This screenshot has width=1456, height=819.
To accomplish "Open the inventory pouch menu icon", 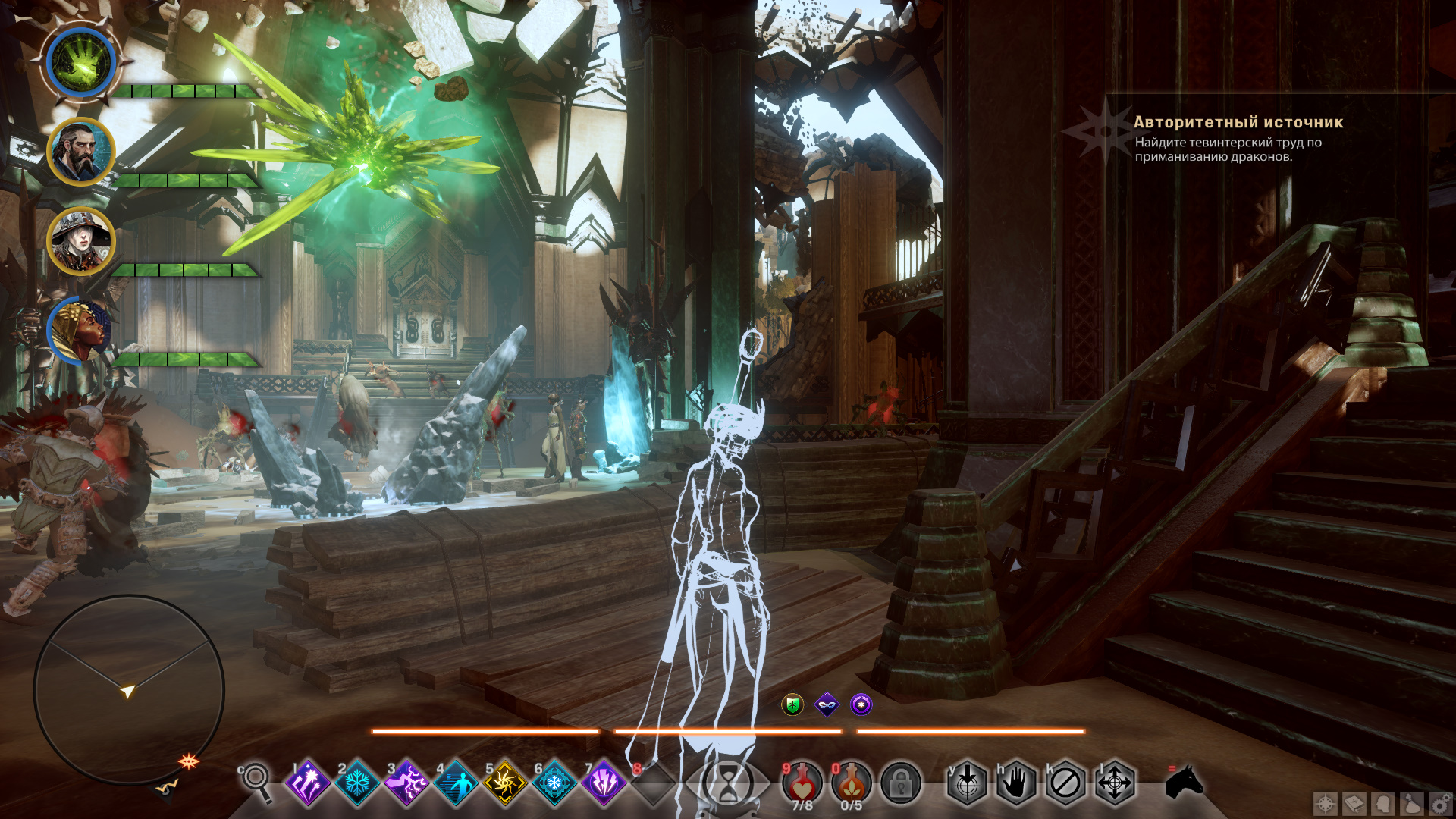I will (1412, 803).
